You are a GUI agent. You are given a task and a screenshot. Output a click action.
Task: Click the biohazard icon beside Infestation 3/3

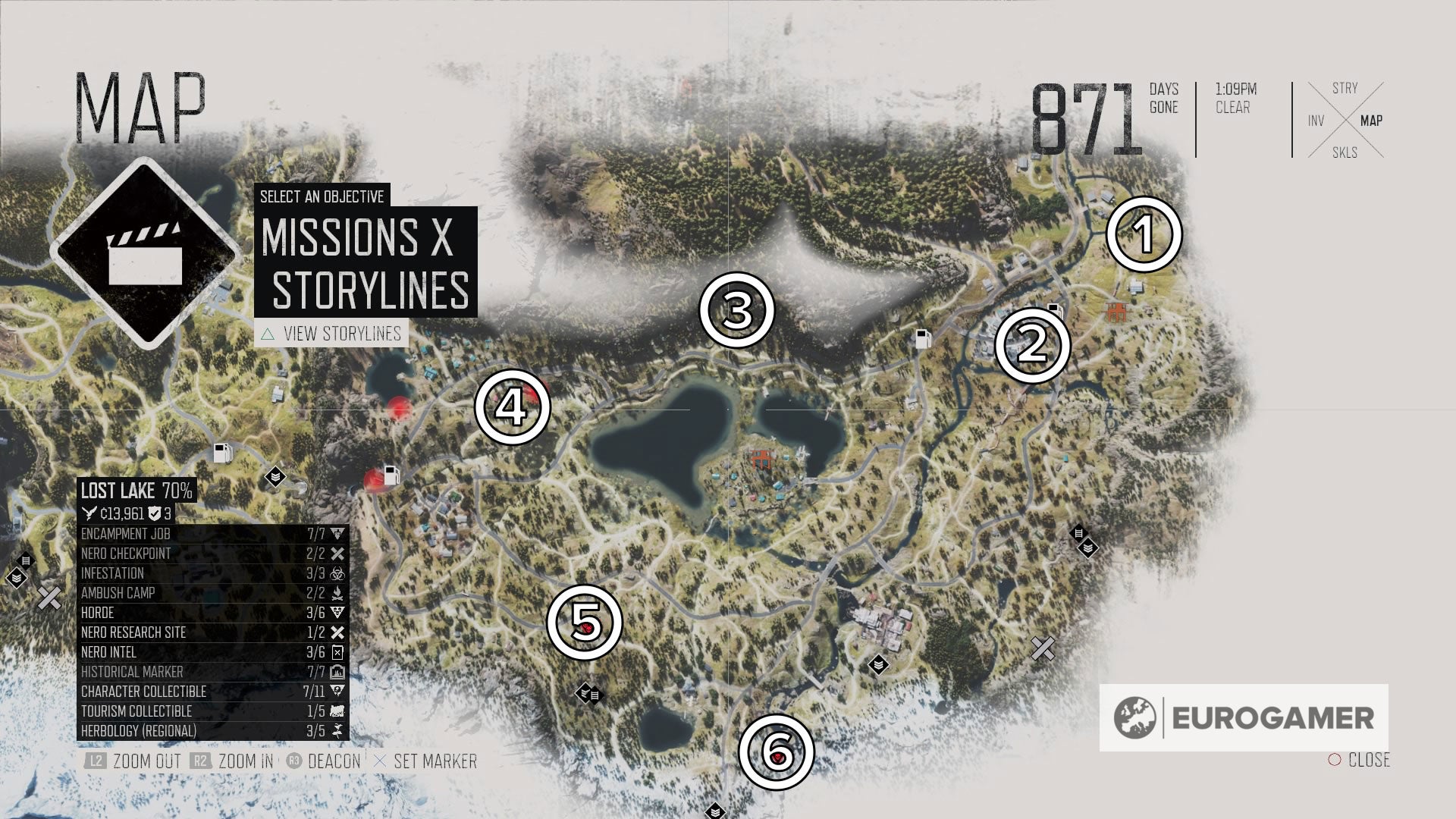pos(336,574)
